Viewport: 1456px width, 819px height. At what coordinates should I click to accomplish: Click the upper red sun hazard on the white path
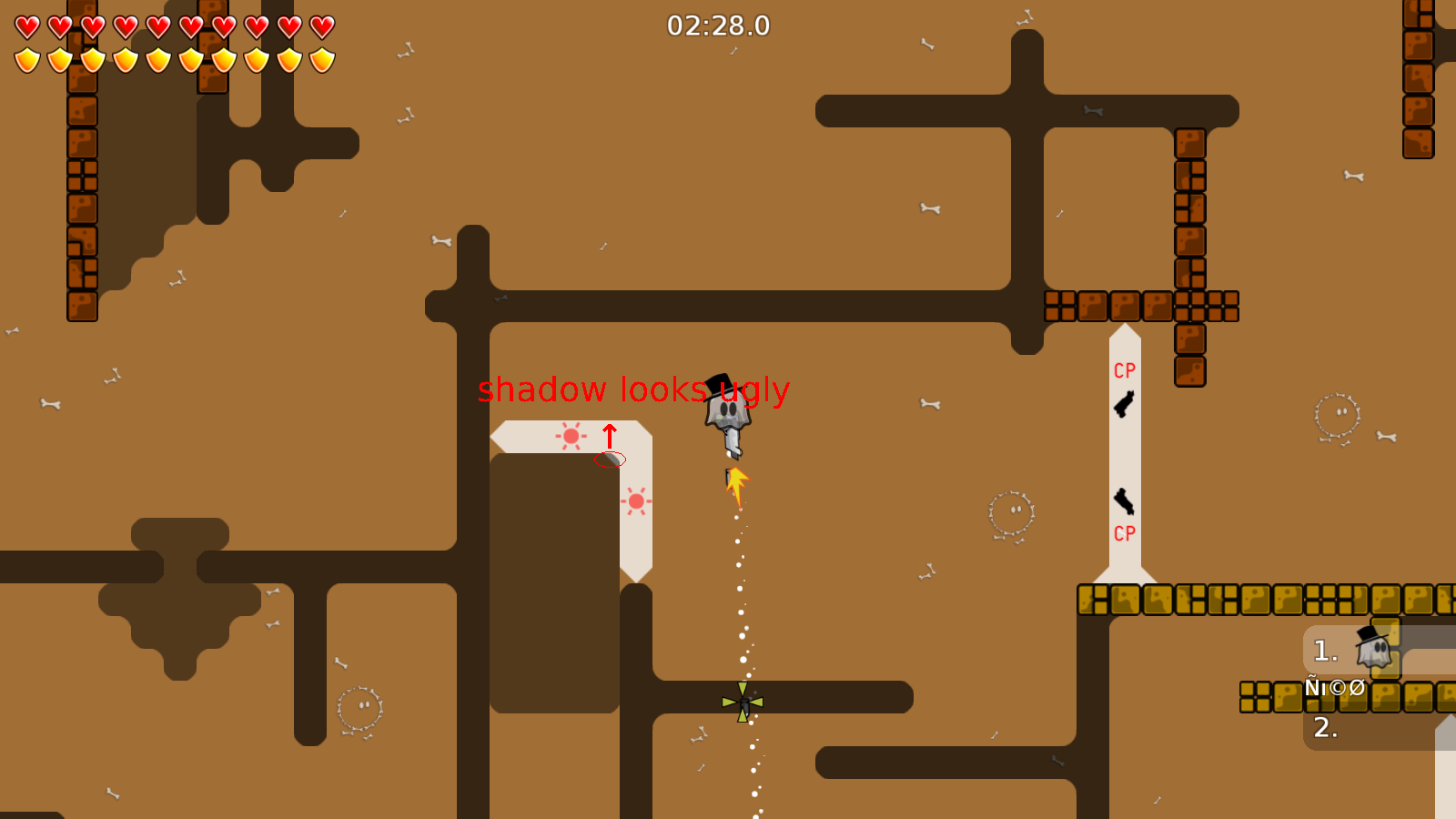[571, 436]
